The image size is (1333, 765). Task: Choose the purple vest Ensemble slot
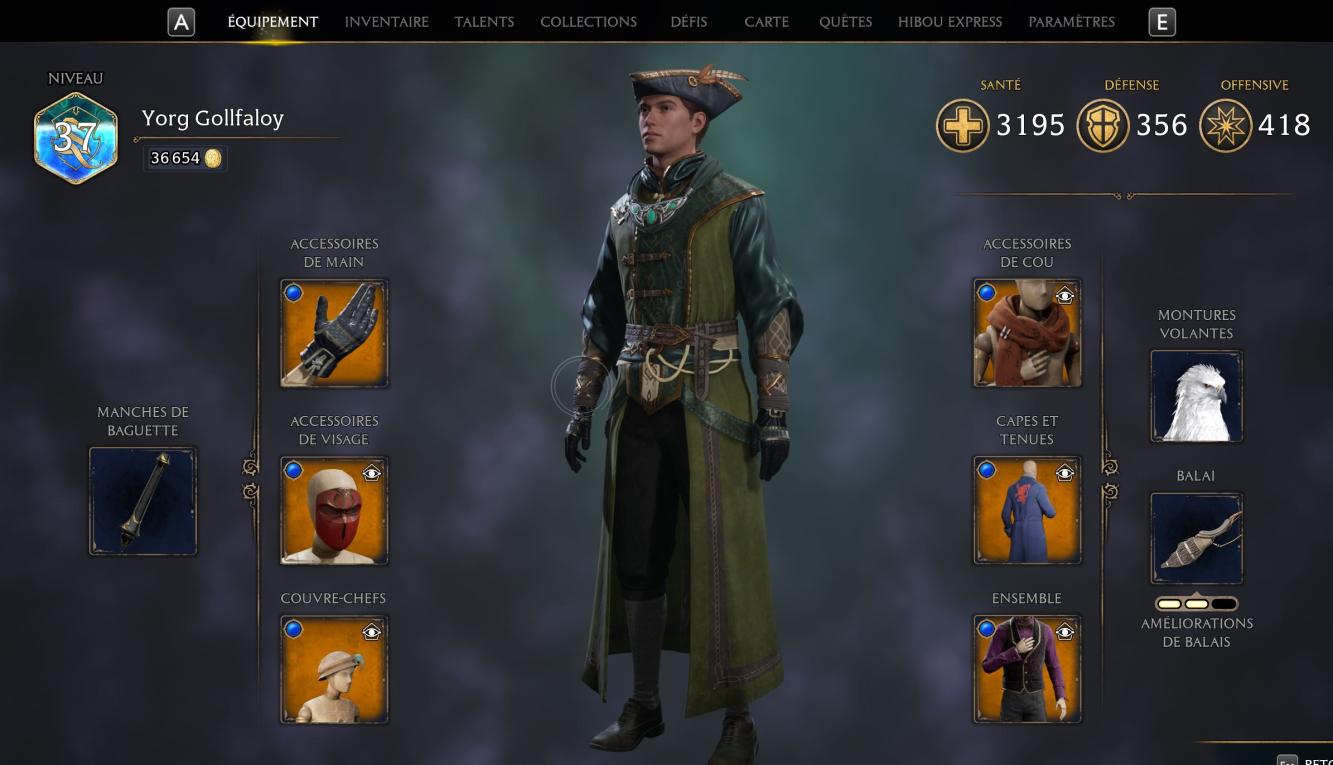point(1027,669)
